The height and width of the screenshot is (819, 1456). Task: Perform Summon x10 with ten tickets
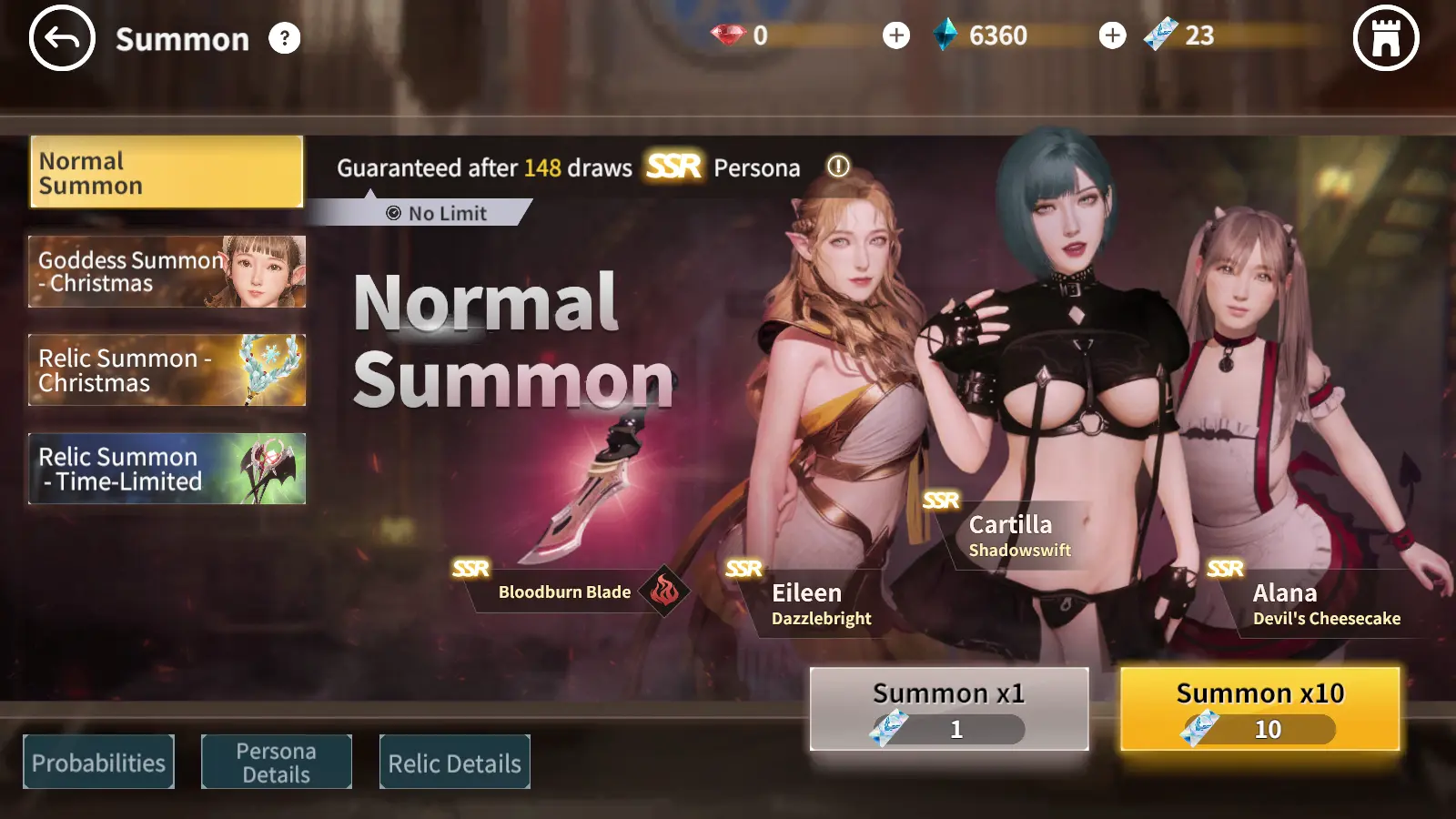tap(1259, 709)
